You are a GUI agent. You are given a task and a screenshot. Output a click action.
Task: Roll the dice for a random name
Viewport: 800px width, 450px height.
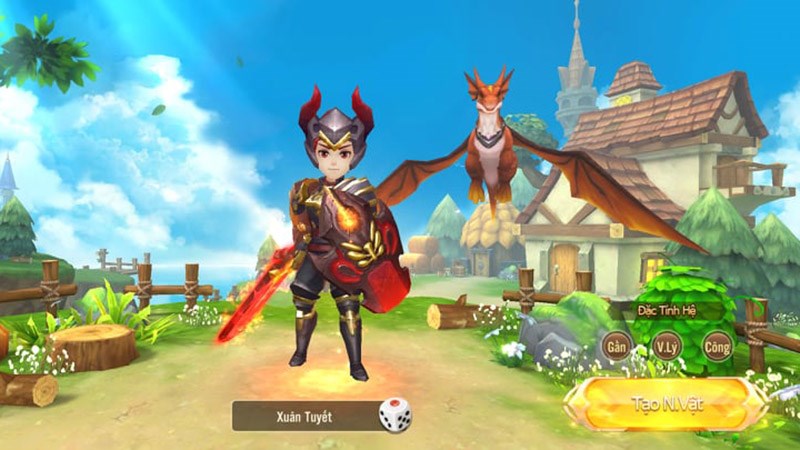click(x=395, y=414)
